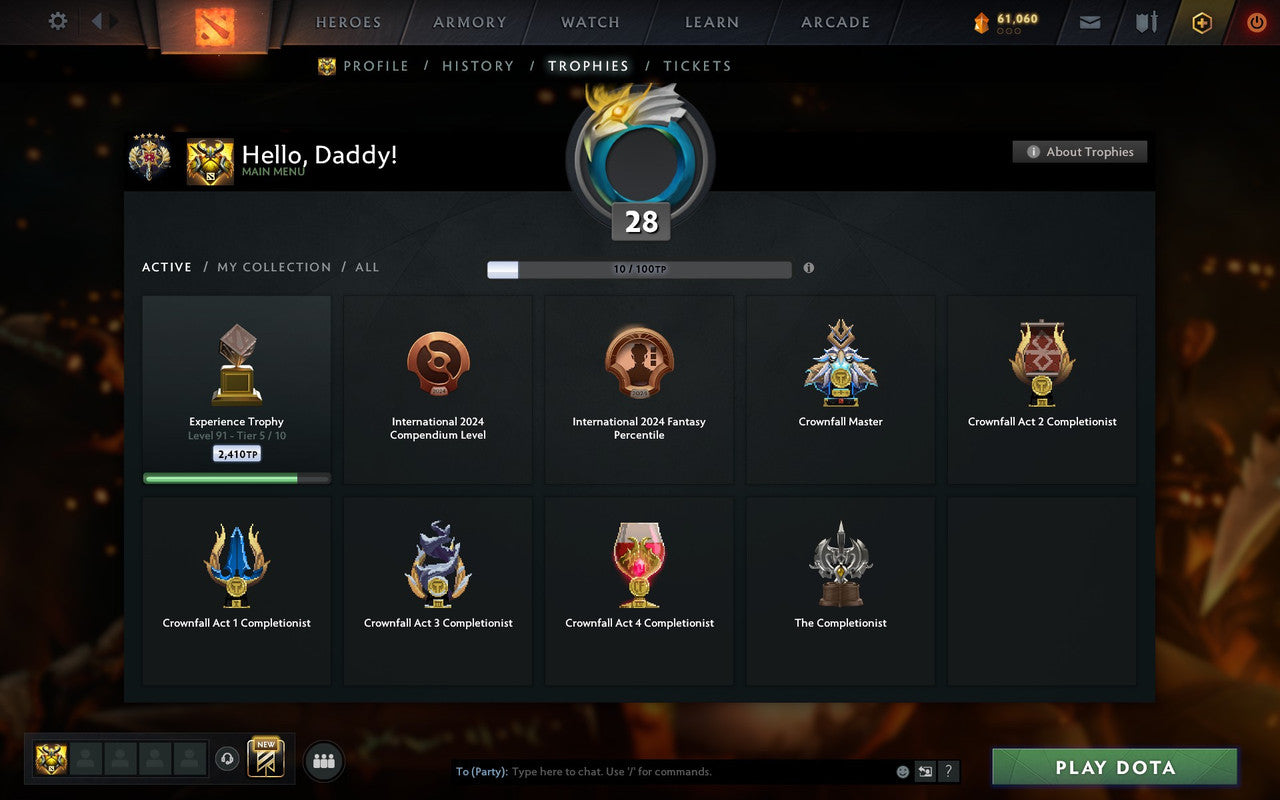Open the Crownfall NEW event icon

[x=265, y=758]
